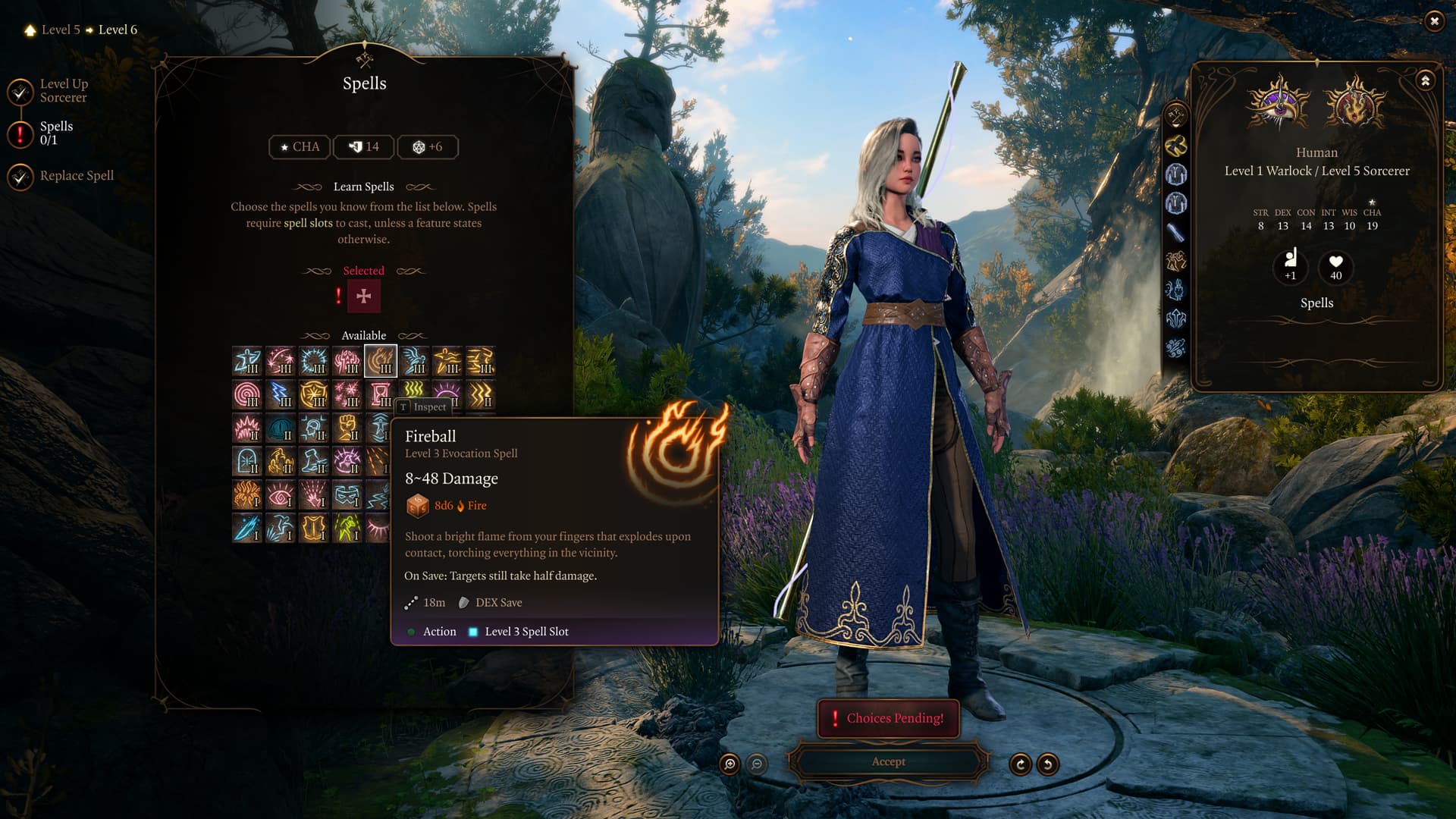Image resolution: width=1456 pixels, height=819 pixels.
Task: Rotate character counter-clockwise with left arrow button
Action: click(1048, 764)
